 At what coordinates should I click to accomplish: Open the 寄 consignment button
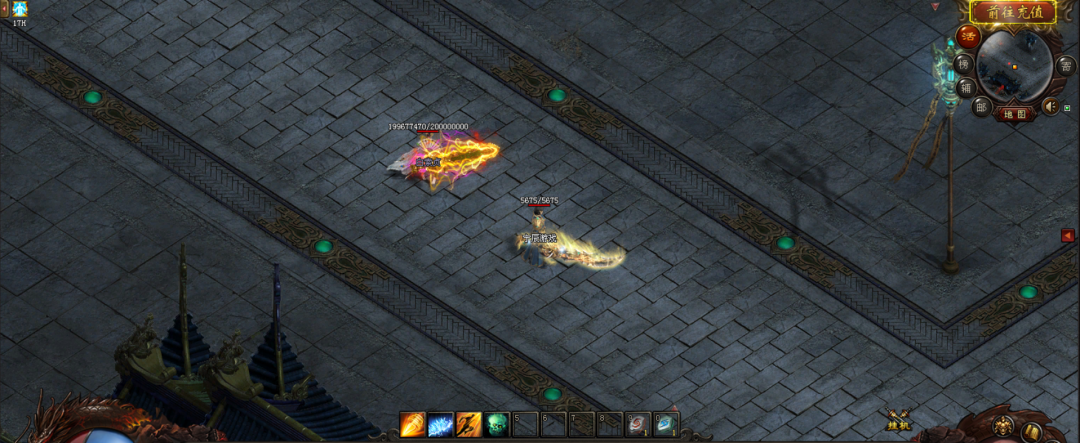coord(1067,66)
